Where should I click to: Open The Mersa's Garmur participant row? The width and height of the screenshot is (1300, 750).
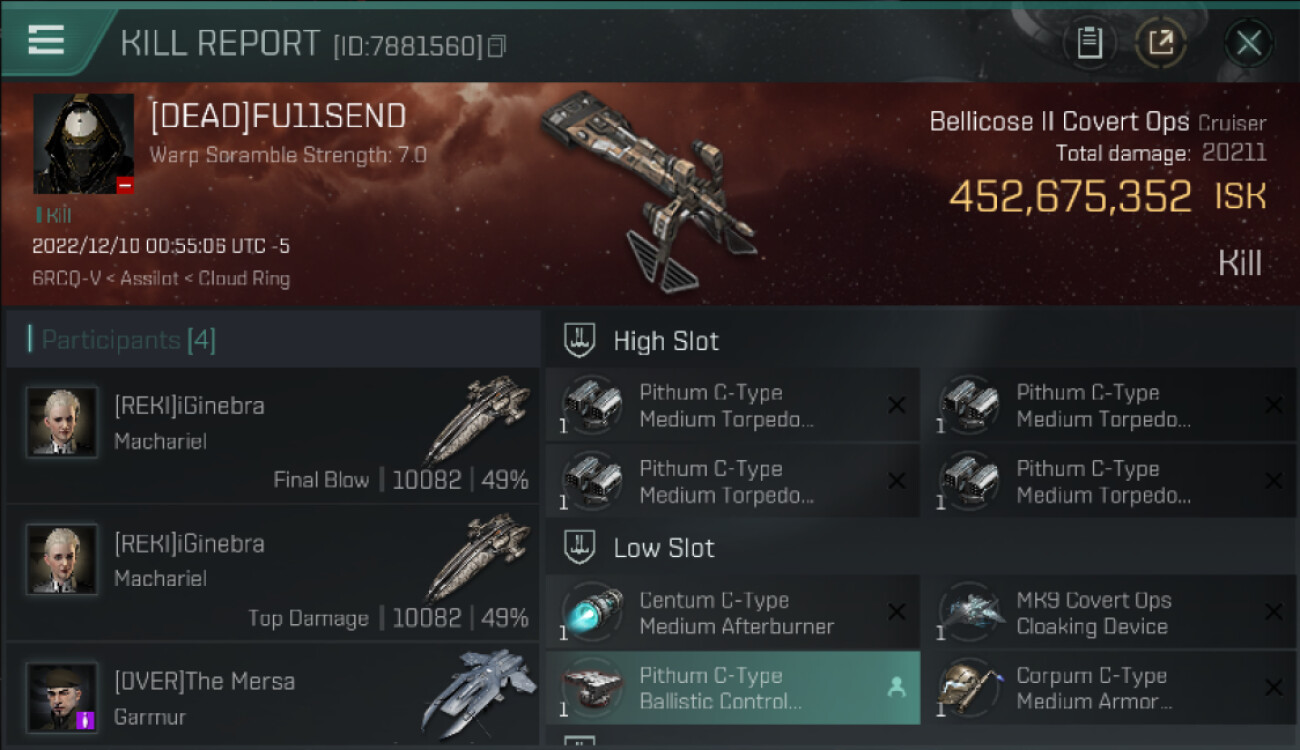[272, 695]
